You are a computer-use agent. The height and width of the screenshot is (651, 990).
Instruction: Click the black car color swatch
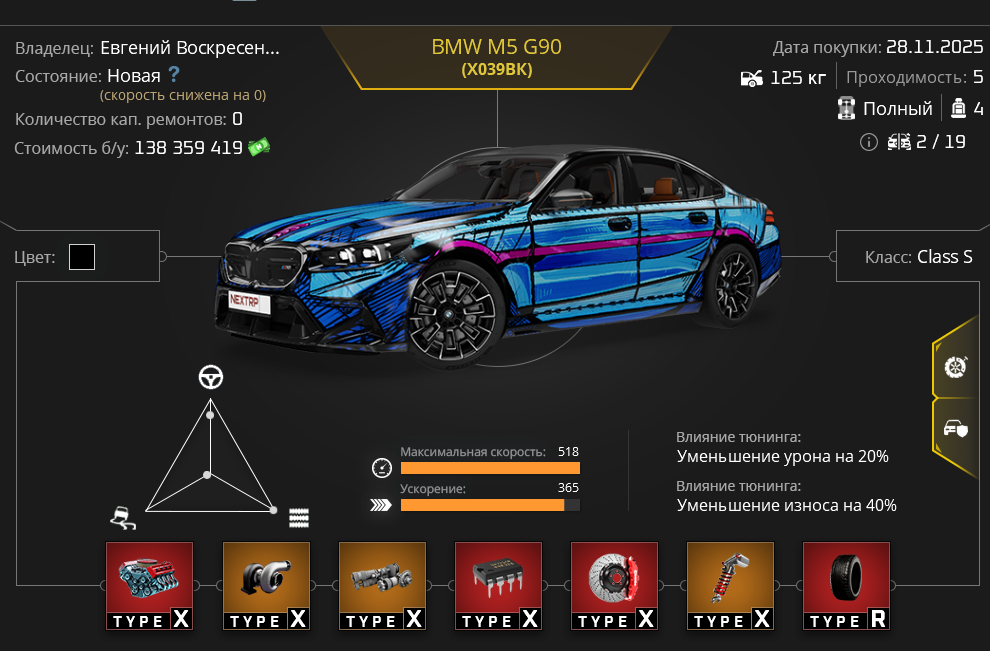[x=82, y=257]
